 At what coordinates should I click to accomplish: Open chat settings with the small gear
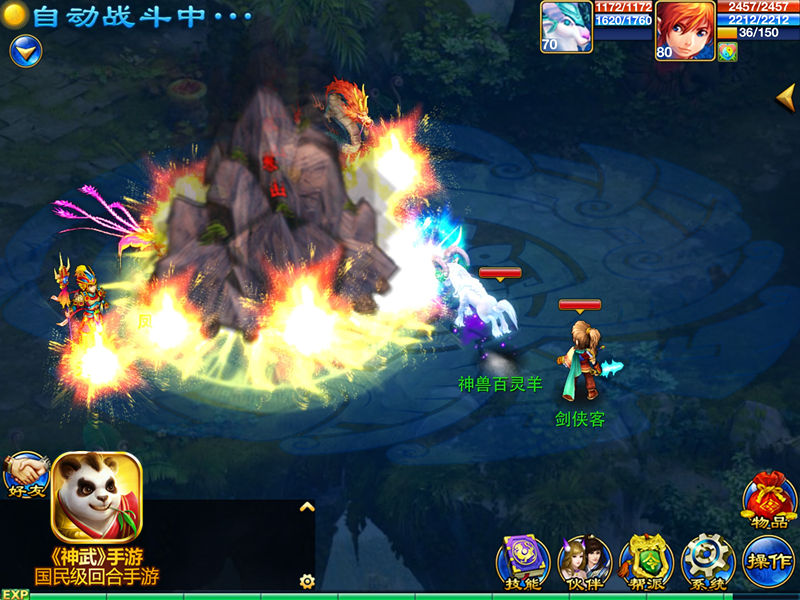point(307,580)
